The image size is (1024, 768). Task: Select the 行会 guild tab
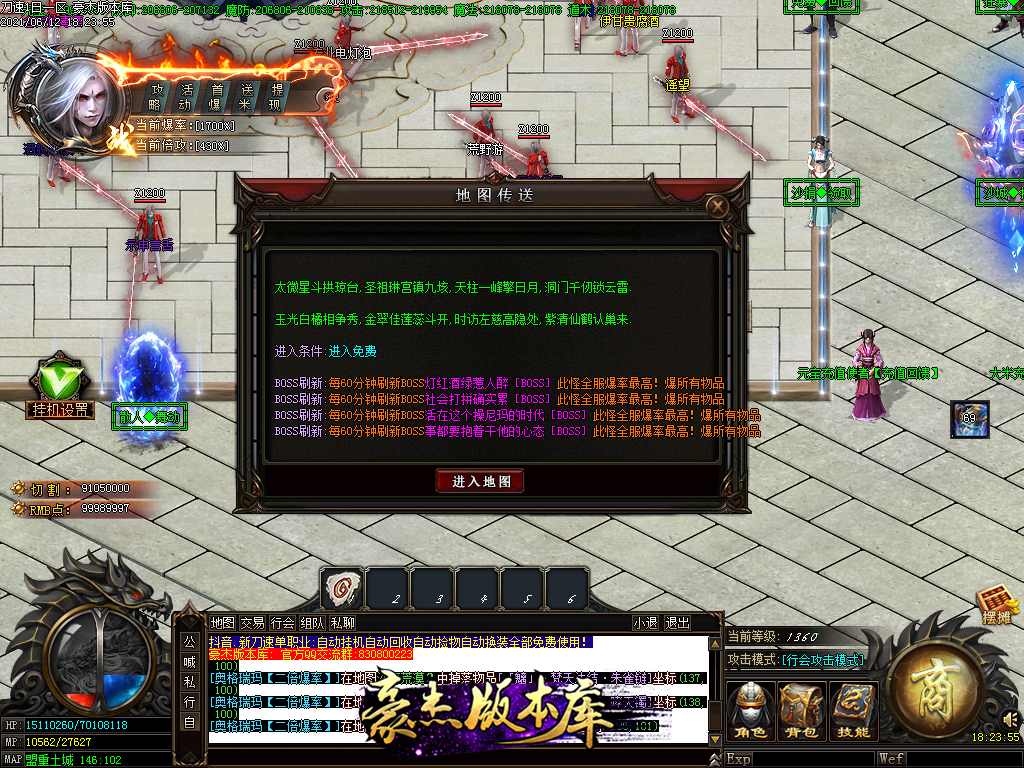(x=283, y=622)
